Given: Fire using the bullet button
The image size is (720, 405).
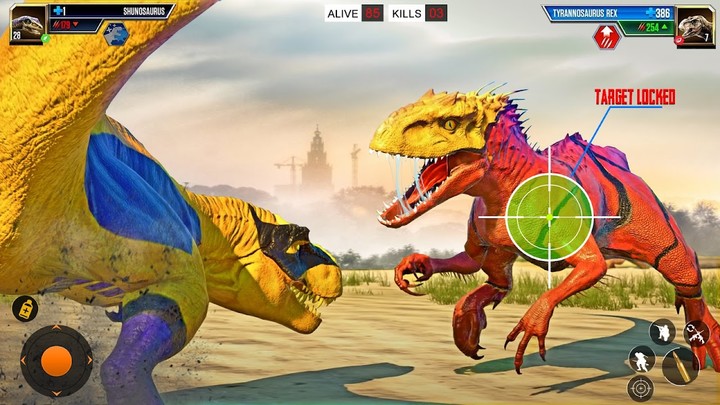Looking at the screenshot, I should click(x=679, y=366).
